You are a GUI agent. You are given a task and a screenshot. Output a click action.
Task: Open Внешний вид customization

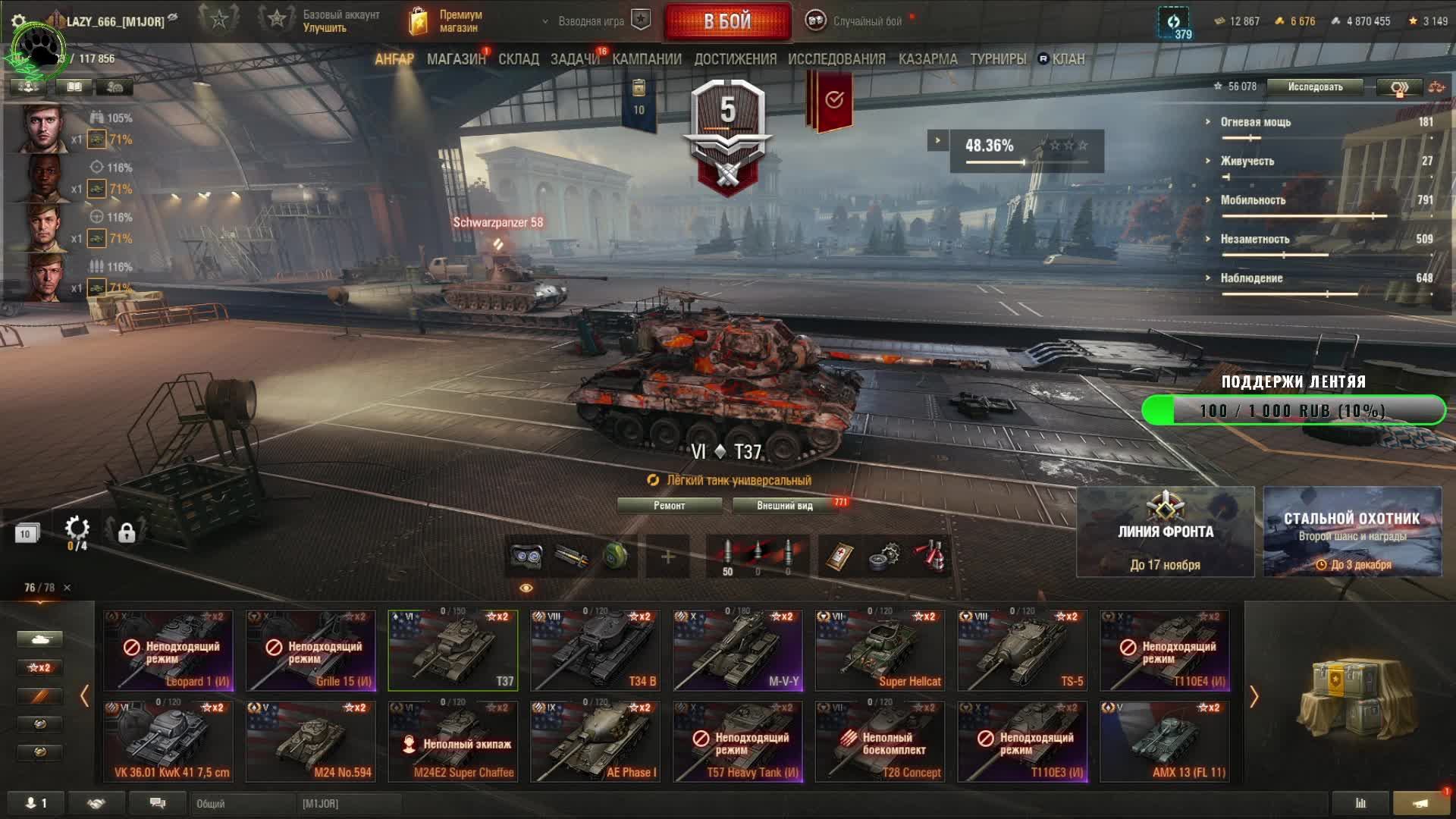pos(785,506)
